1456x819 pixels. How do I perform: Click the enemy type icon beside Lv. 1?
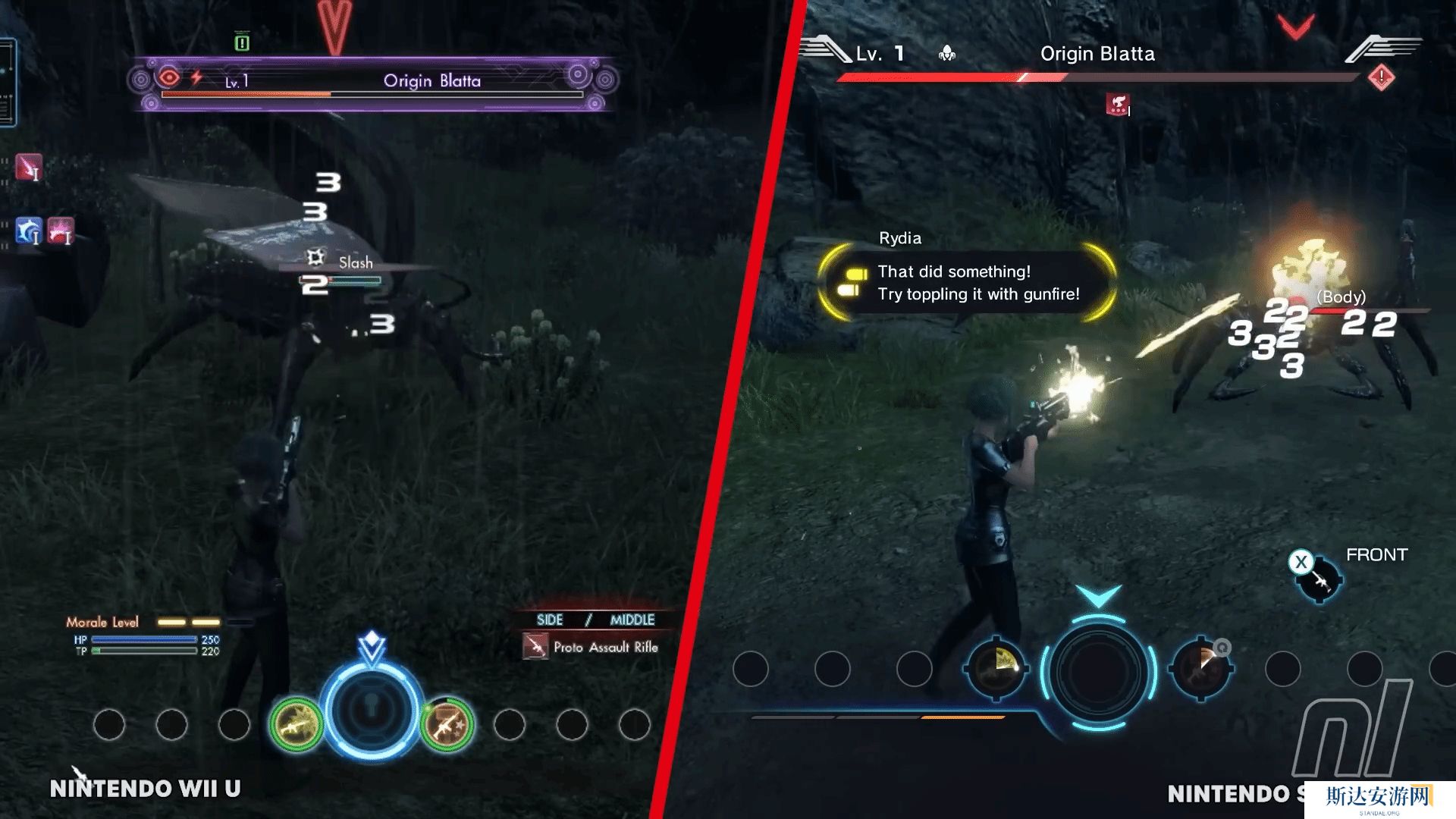[947, 54]
